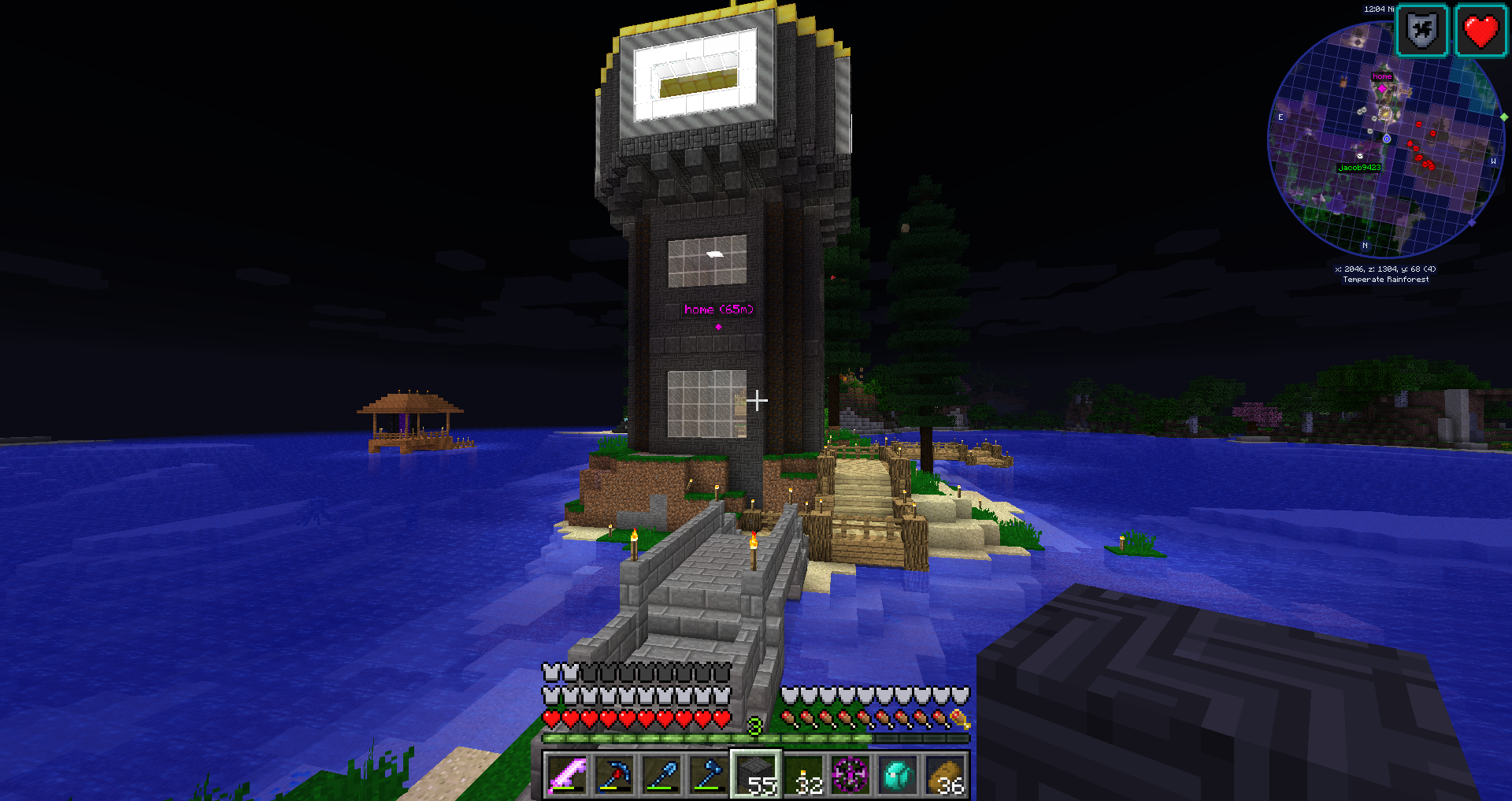Click the red heart status effect icon
Screen dimensions: 1512x801
(1480, 32)
